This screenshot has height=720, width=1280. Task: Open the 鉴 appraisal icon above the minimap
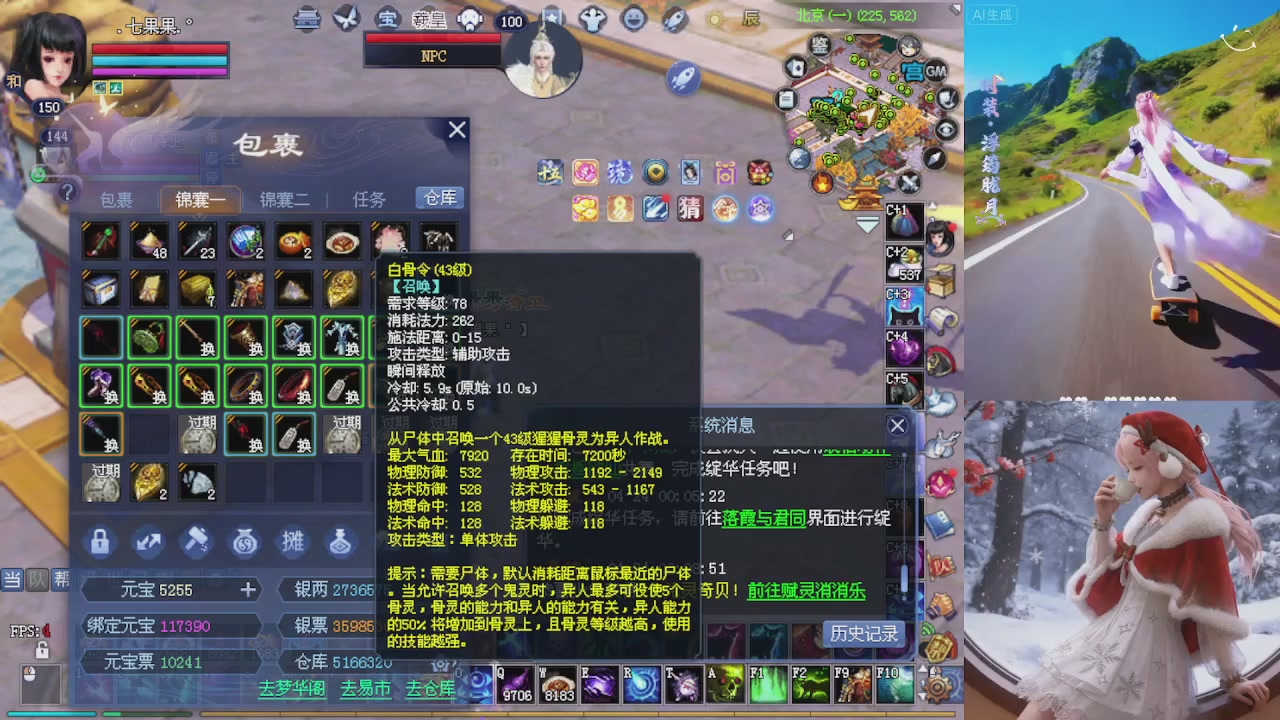[x=818, y=46]
